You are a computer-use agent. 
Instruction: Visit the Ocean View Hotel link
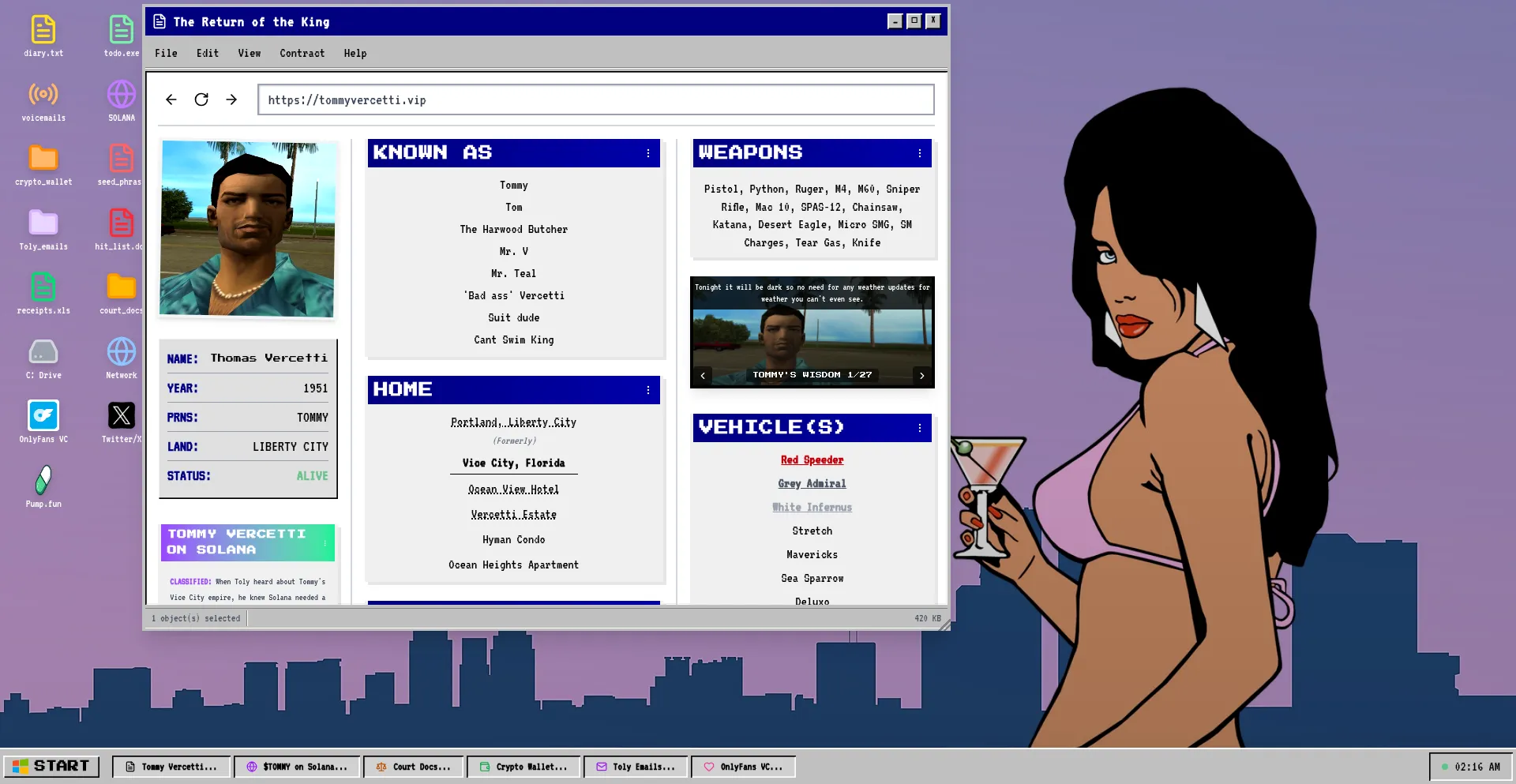[513, 489]
